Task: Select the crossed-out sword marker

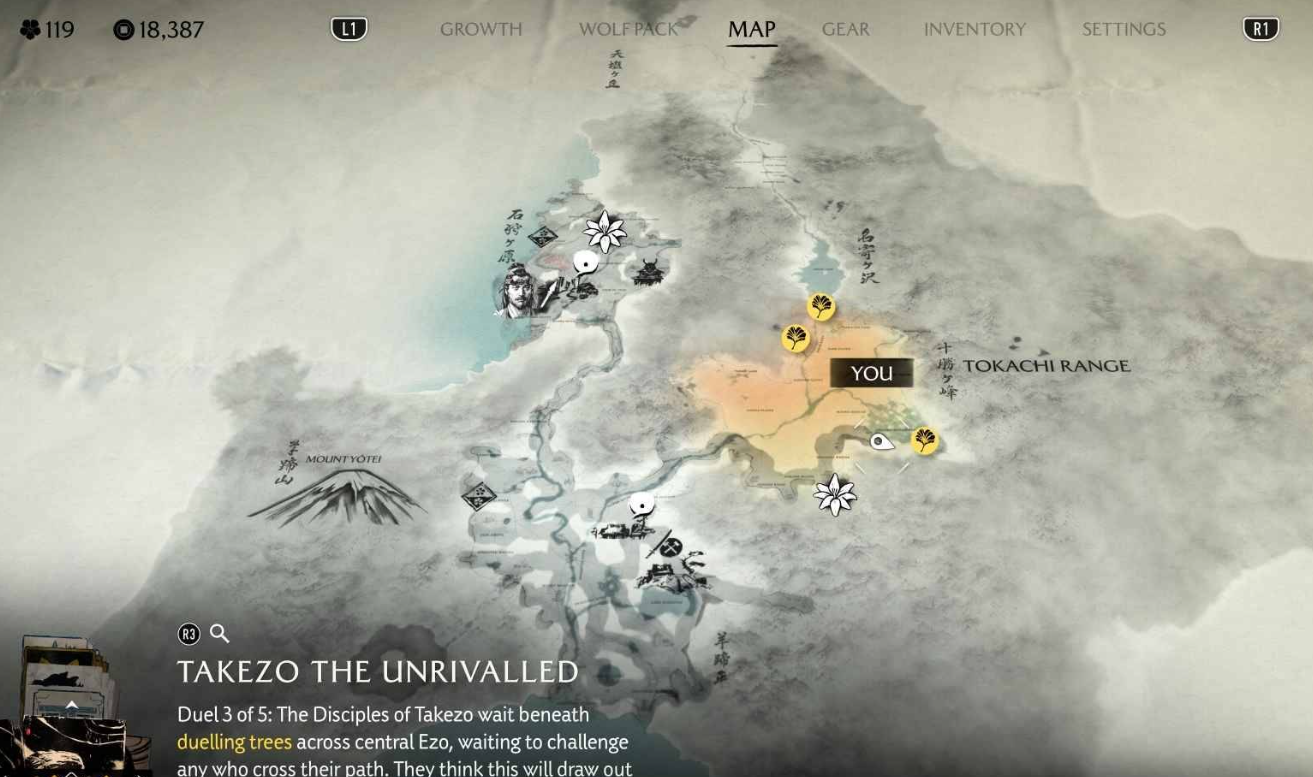Action: (x=670, y=546)
